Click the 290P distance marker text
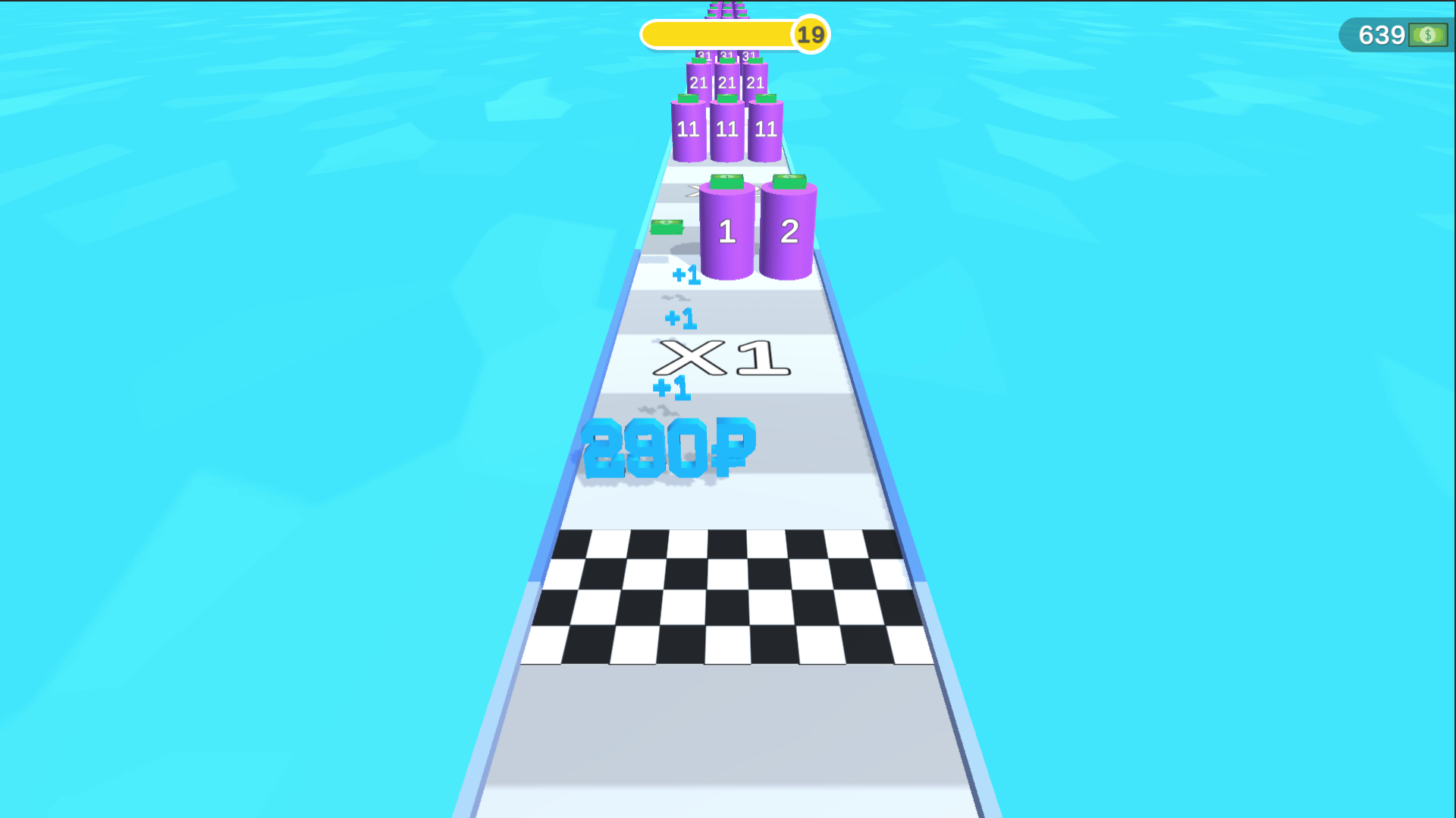The image size is (1456, 818). 669,449
